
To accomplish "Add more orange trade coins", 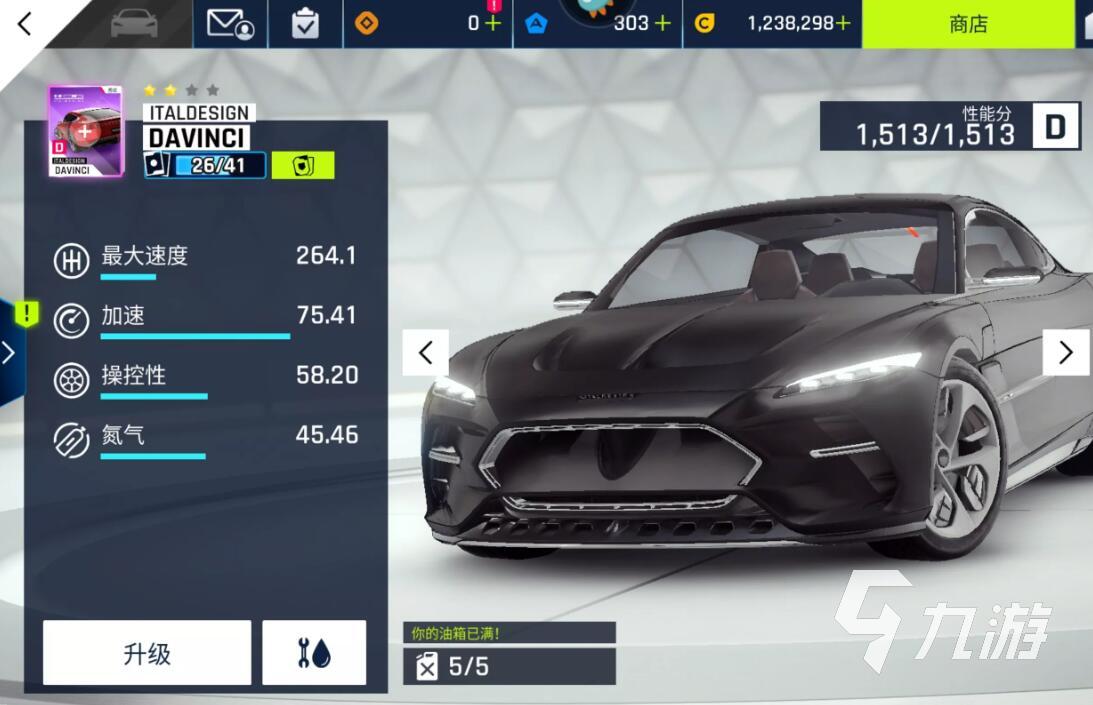I will [x=492, y=23].
